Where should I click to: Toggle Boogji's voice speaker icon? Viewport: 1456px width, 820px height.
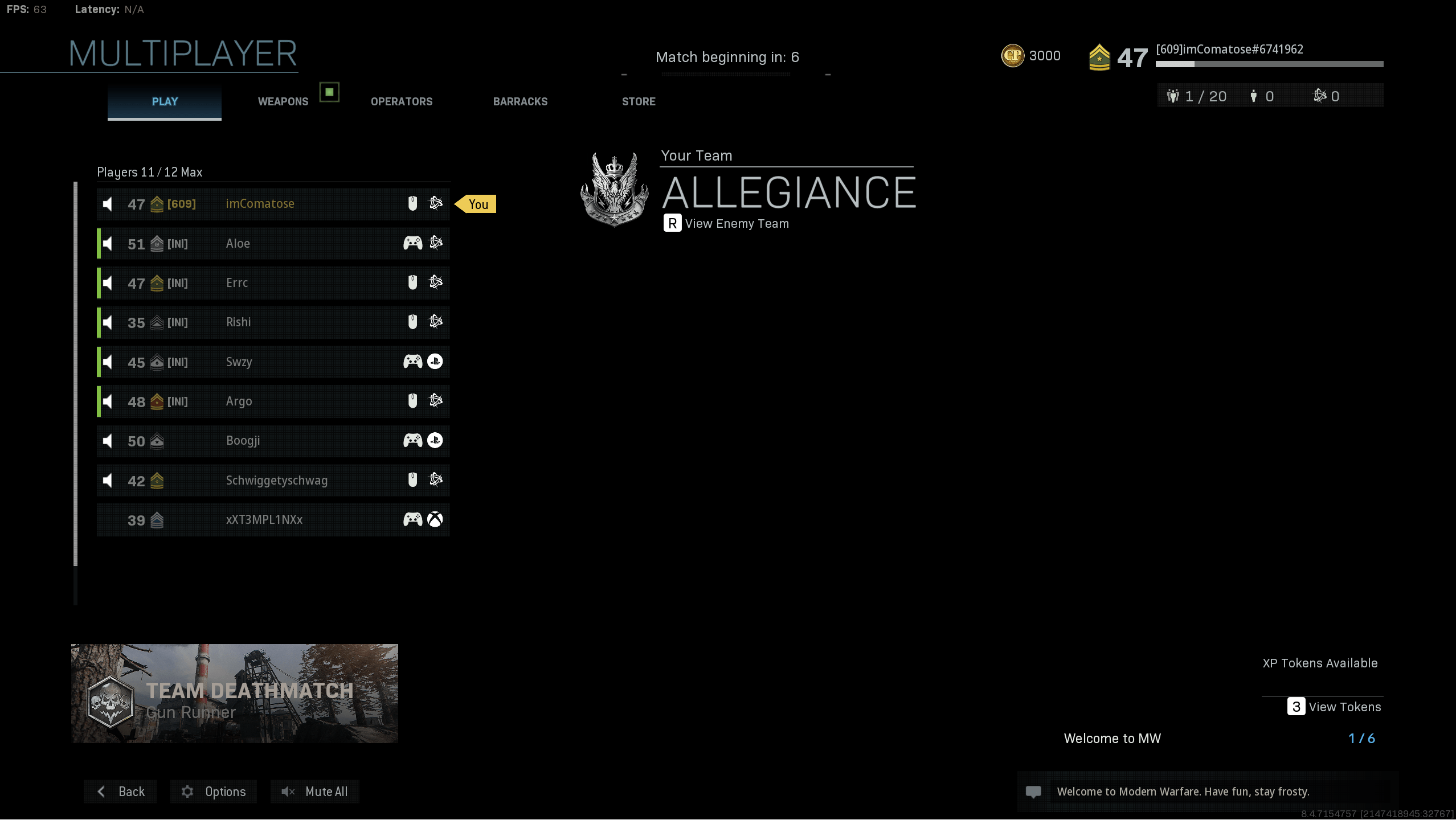coord(107,440)
